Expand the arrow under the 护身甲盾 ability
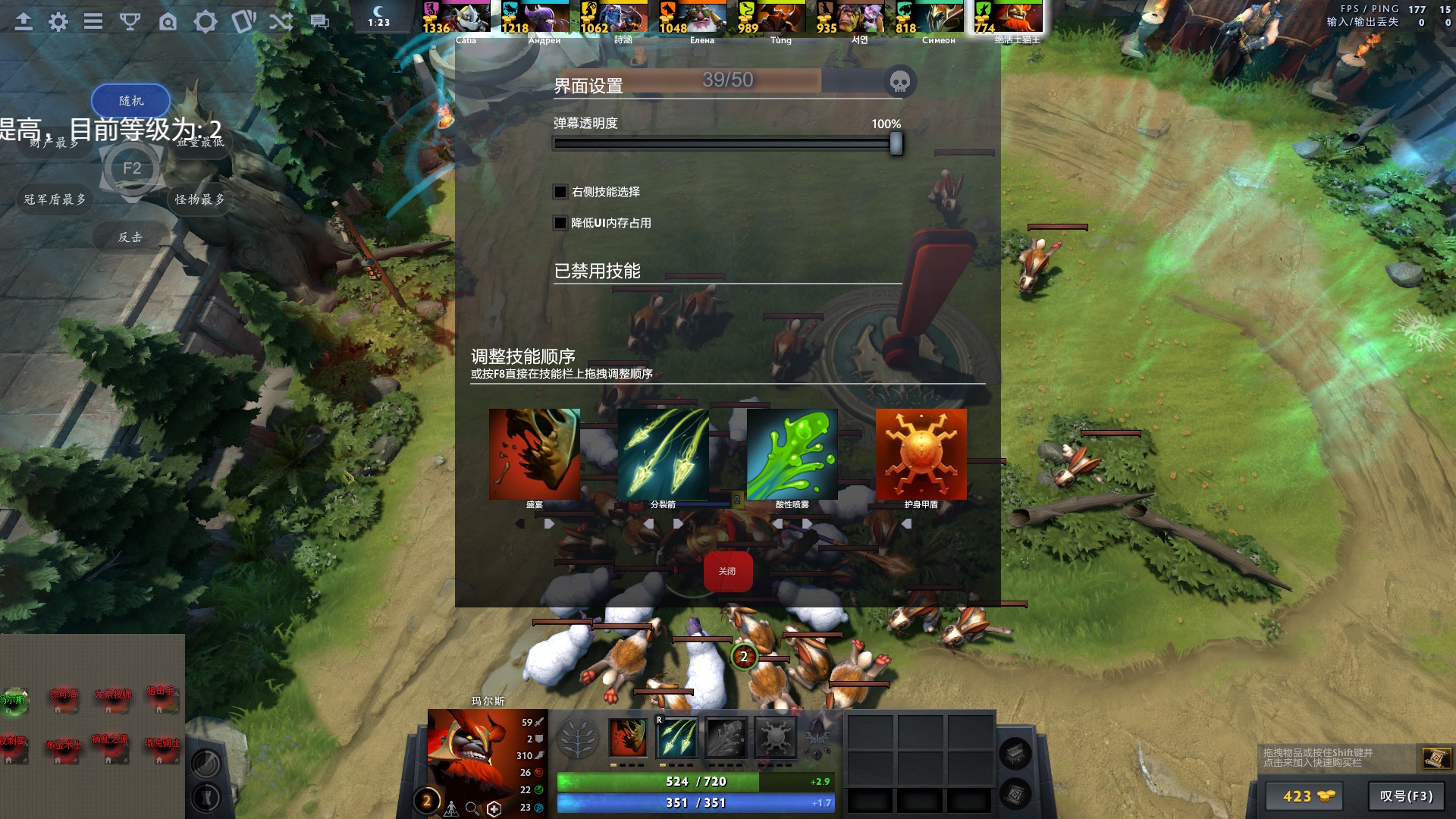1456x819 pixels. click(x=906, y=523)
